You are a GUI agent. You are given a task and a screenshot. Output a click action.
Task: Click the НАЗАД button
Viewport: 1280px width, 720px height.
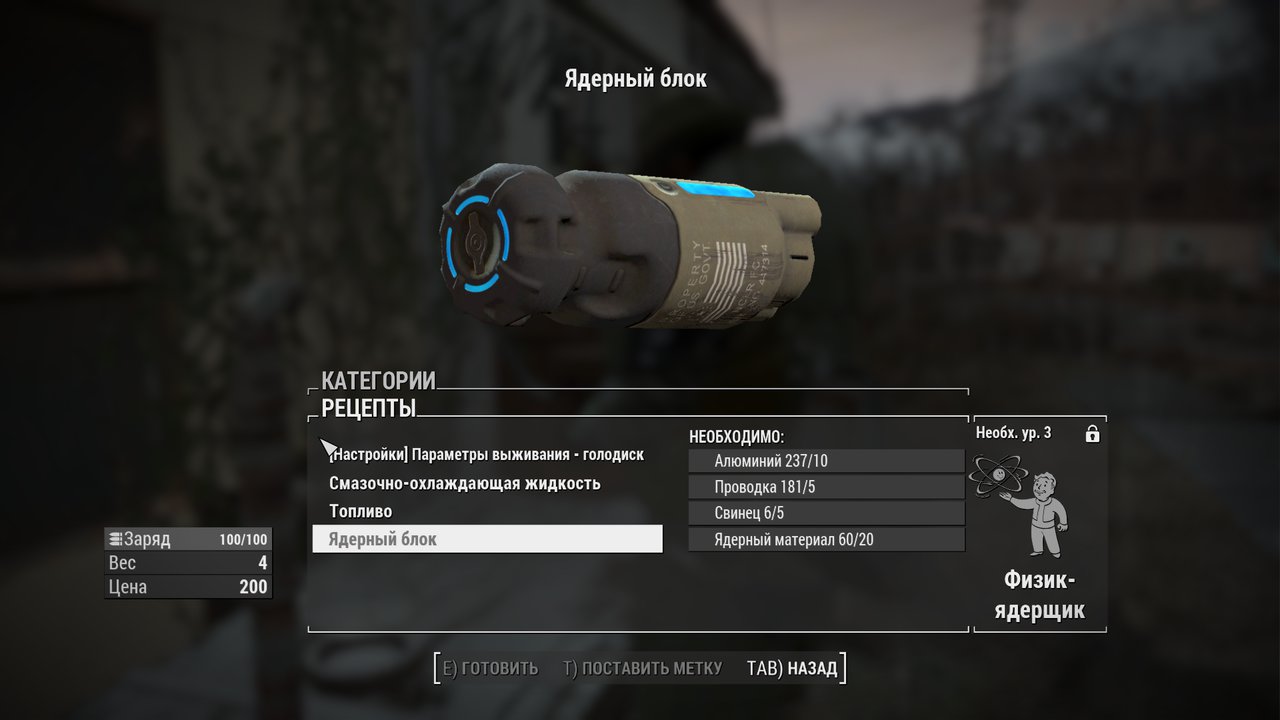point(793,668)
